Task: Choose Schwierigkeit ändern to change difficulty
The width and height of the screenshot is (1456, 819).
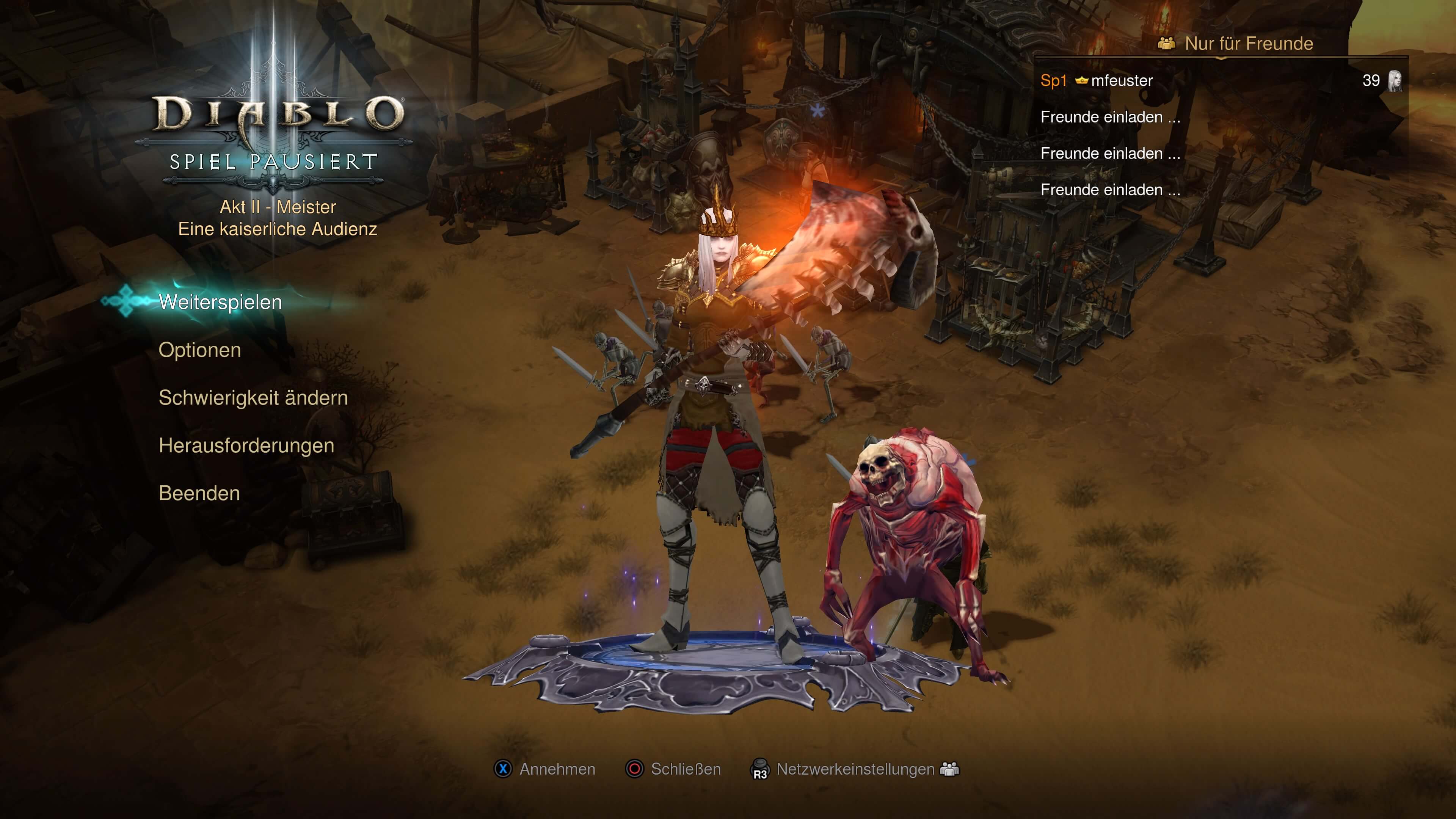Action: pos(253,398)
